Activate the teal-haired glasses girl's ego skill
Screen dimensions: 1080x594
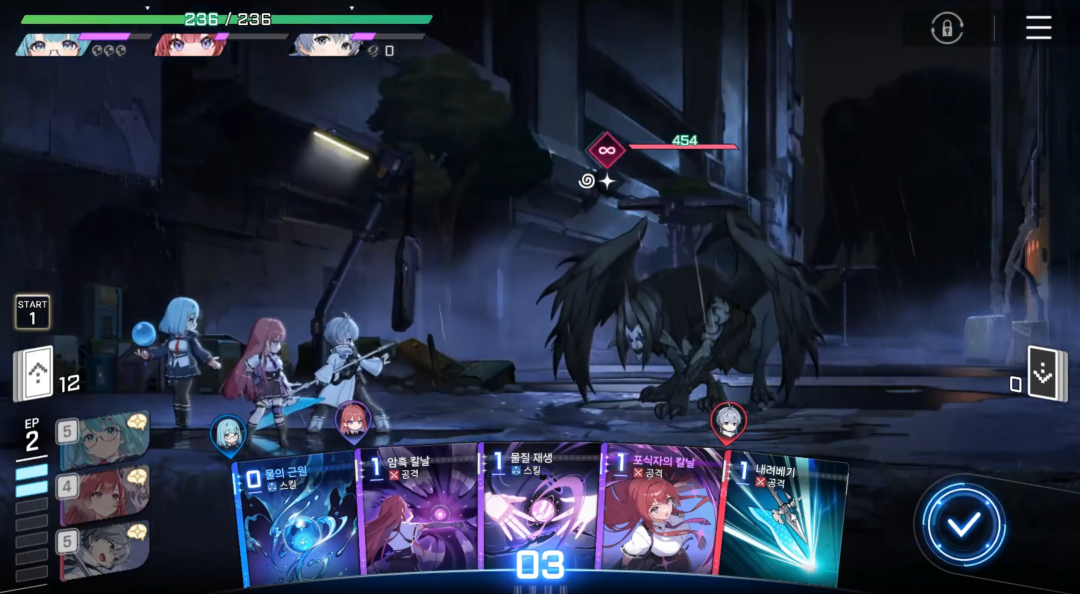click(x=103, y=440)
